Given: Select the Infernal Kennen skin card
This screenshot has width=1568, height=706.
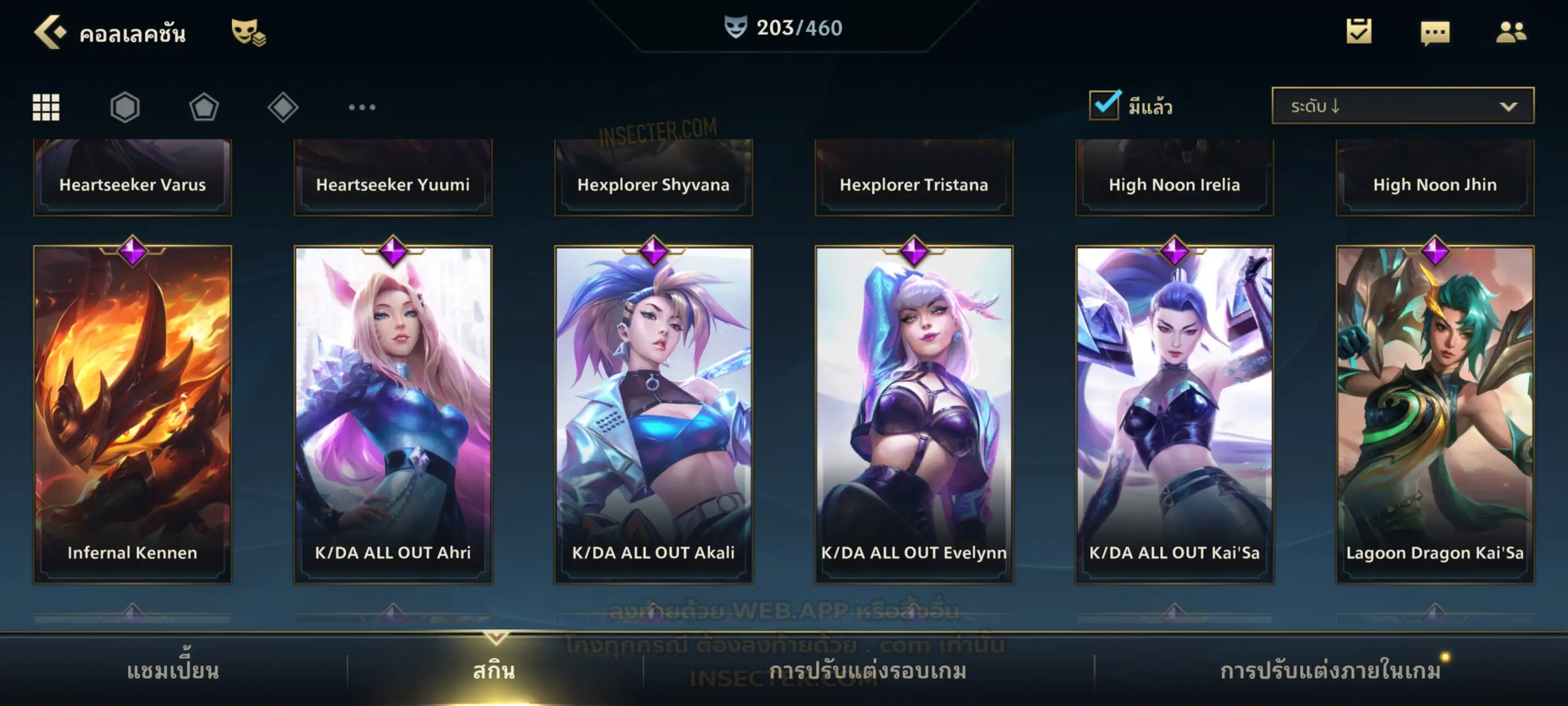Looking at the screenshot, I should (x=133, y=414).
